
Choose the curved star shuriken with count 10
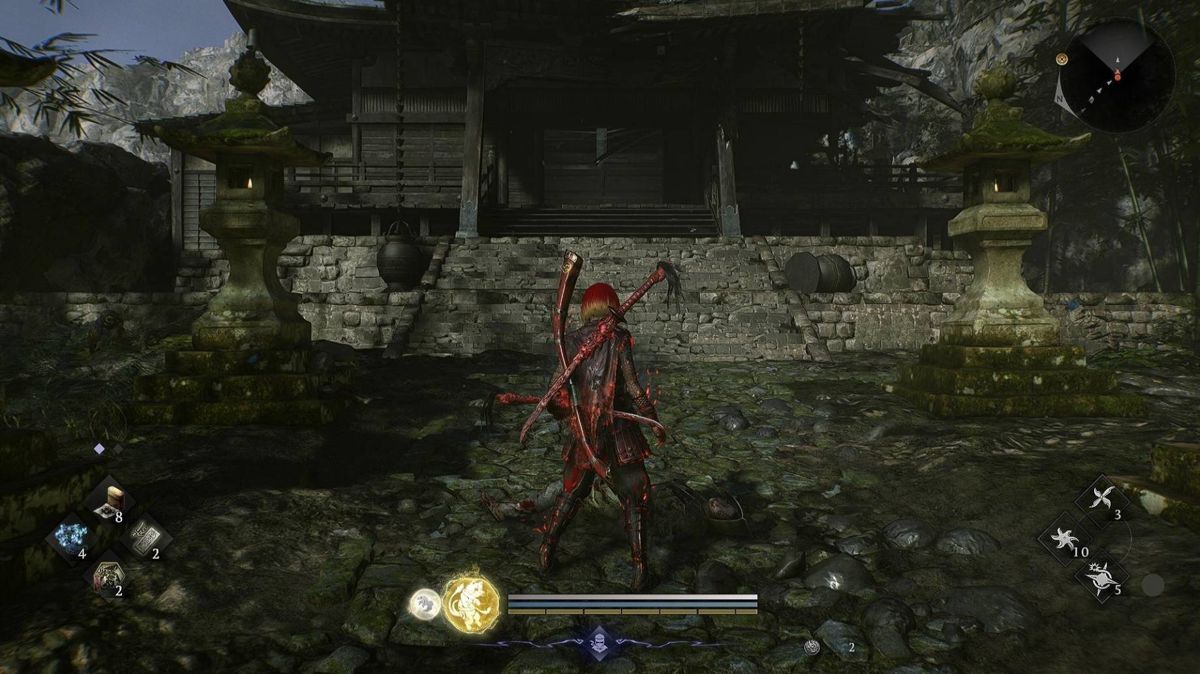click(1062, 538)
